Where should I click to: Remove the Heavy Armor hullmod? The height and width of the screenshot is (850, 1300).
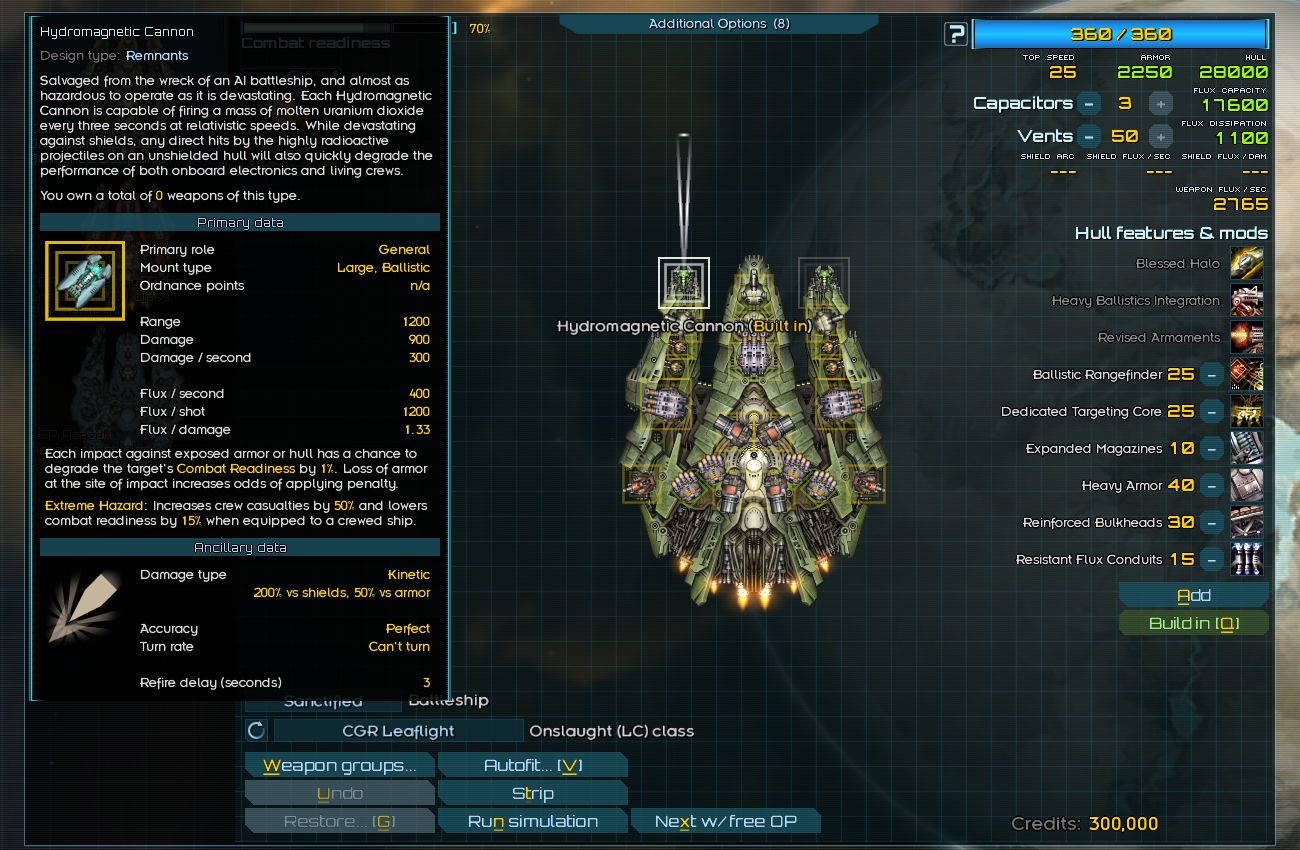tap(1211, 486)
